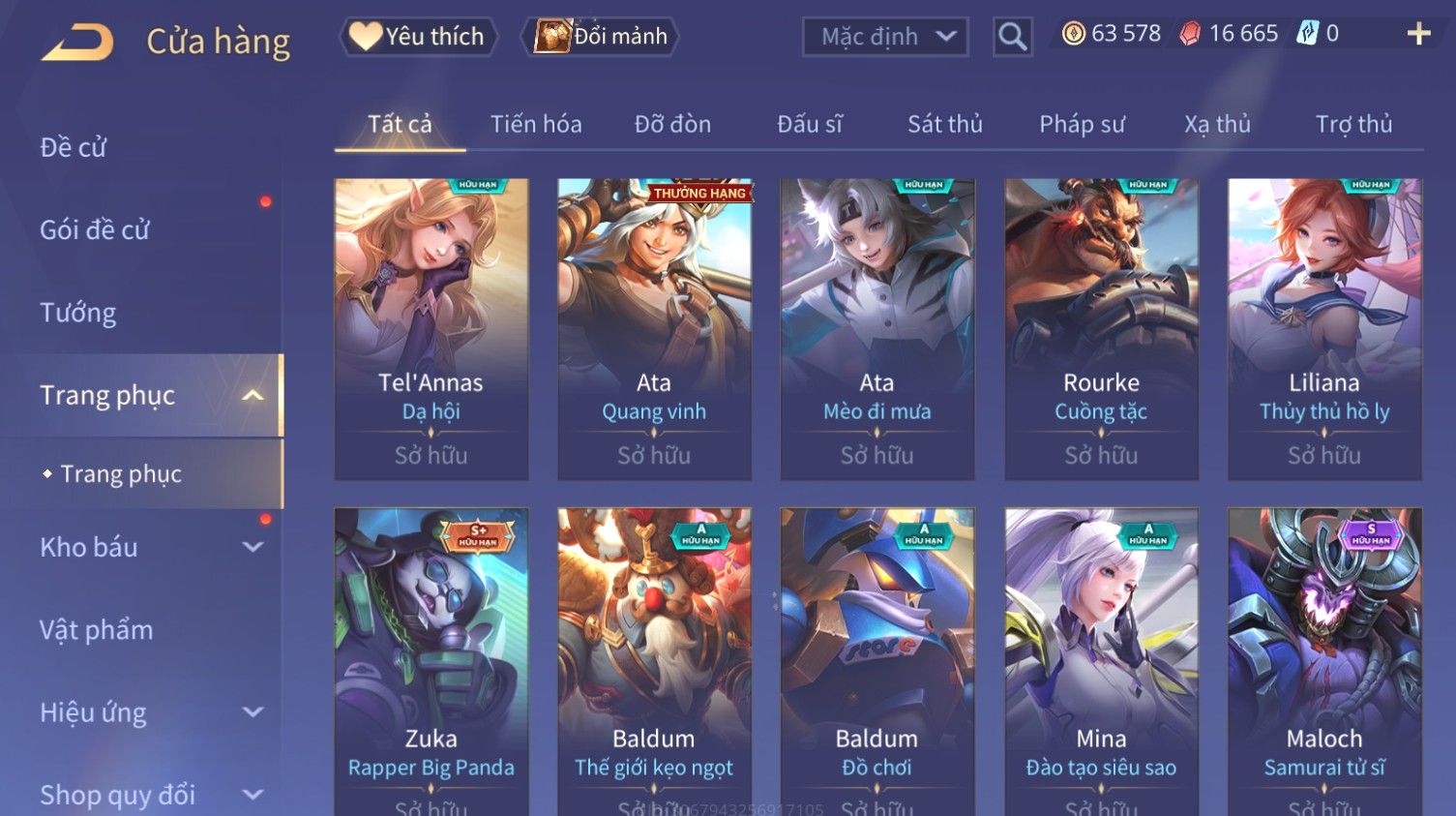The height and width of the screenshot is (816, 1456).
Task: View the Ata Quang vinh skin card
Action: click(x=654, y=329)
